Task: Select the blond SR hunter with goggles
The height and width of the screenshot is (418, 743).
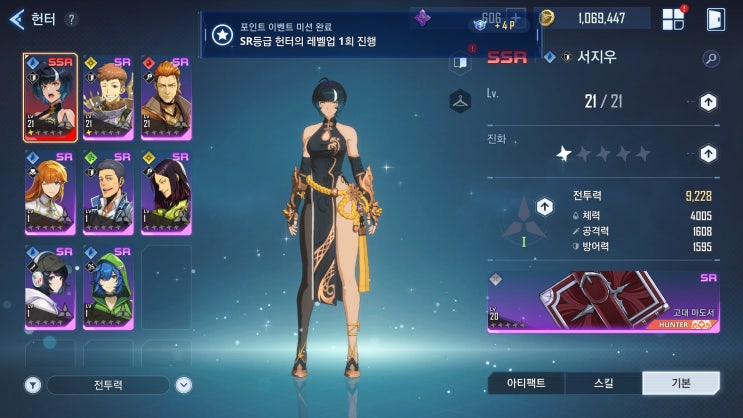Action: (x=107, y=97)
